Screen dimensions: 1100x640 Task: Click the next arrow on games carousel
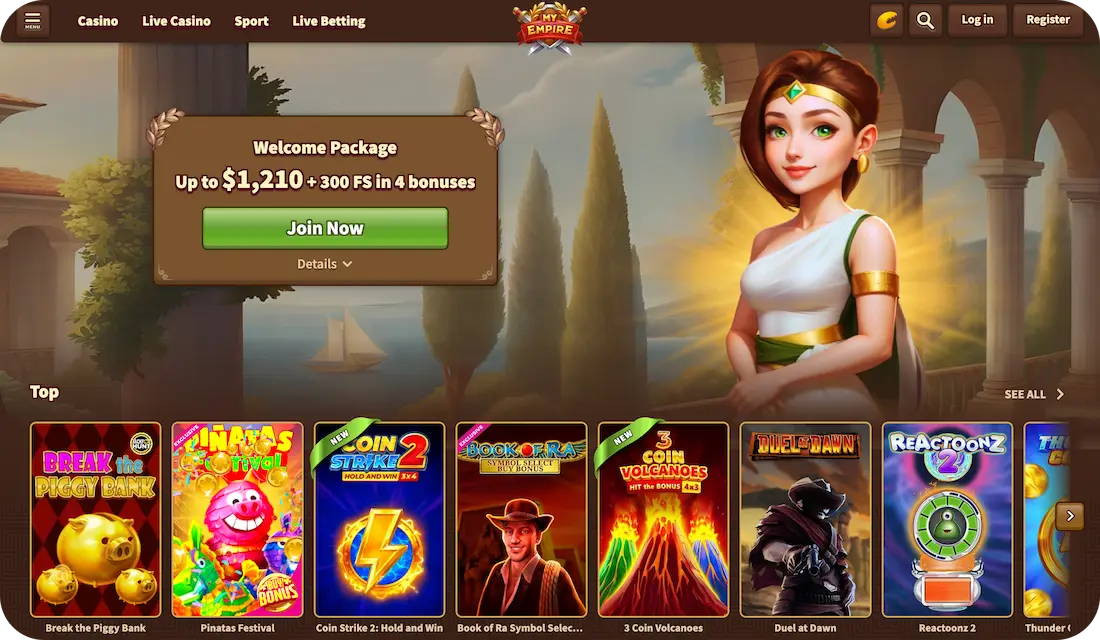pyautogui.click(x=1070, y=516)
